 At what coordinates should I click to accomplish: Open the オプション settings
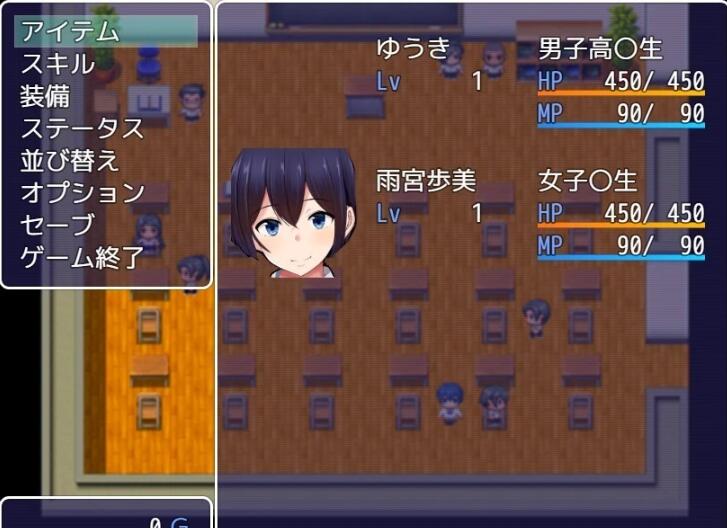click(x=82, y=192)
